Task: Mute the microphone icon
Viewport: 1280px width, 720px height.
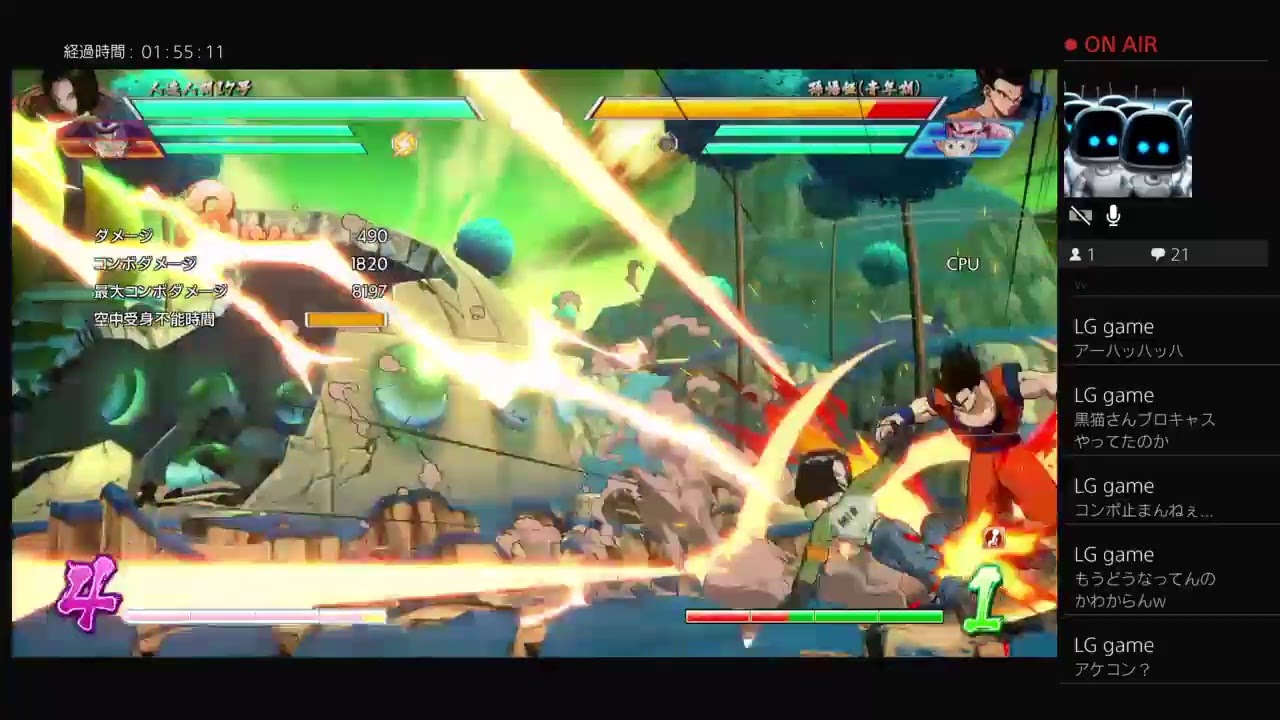Action: [x=1113, y=215]
